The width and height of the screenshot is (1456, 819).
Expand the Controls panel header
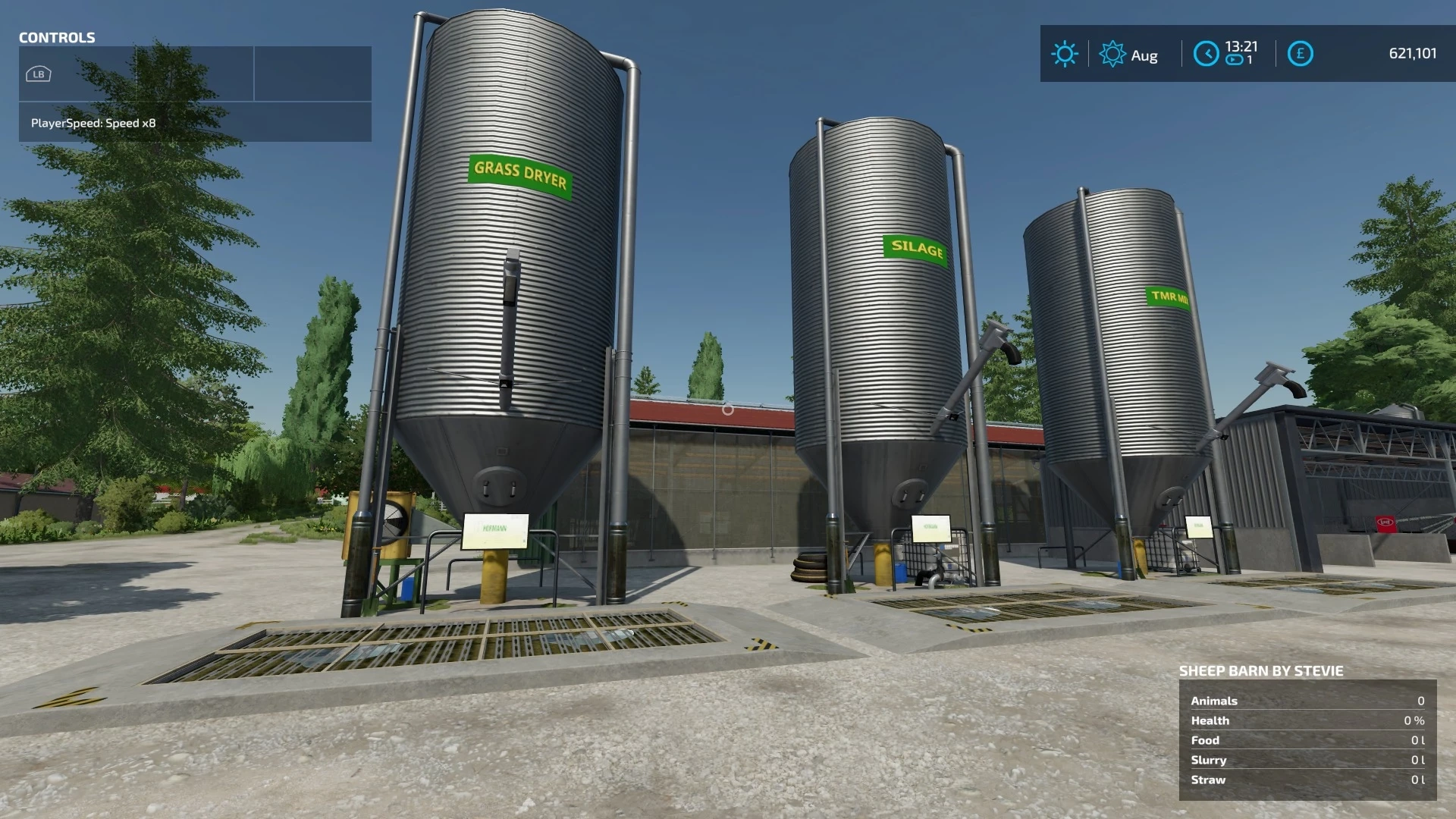(x=57, y=38)
